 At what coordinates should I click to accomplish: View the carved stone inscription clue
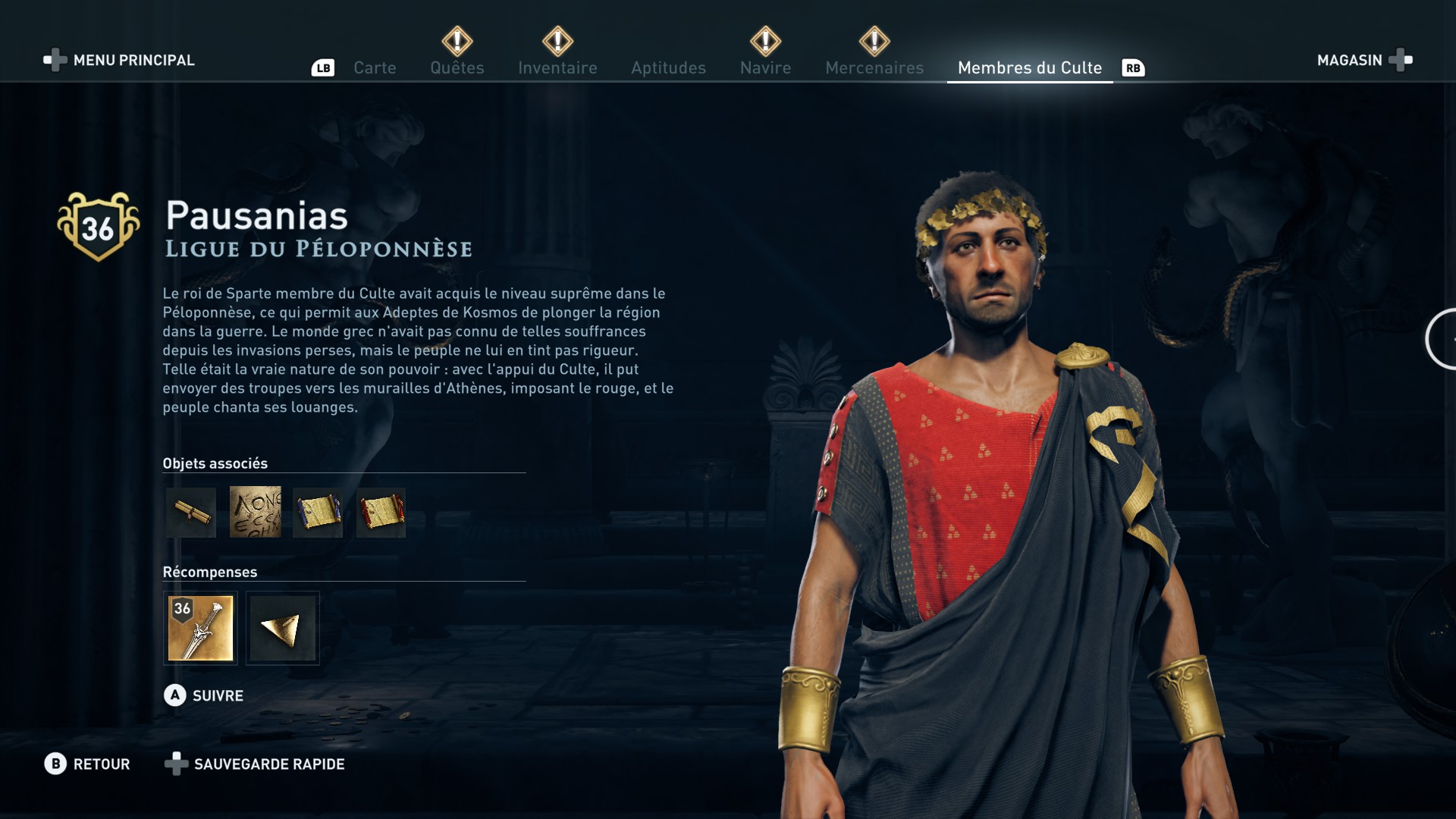pyautogui.click(x=255, y=513)
